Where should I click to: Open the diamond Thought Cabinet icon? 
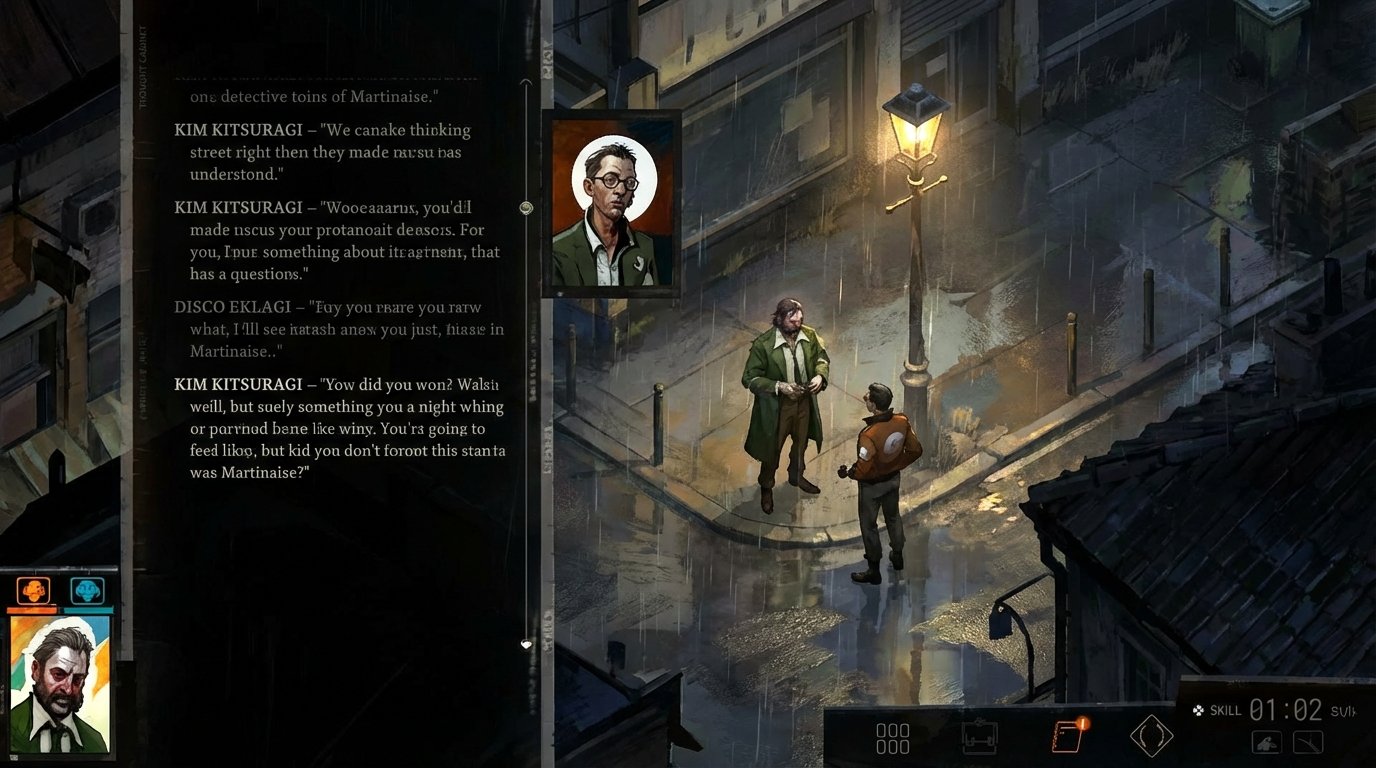pyautogui.click(x=1150, y=735)
